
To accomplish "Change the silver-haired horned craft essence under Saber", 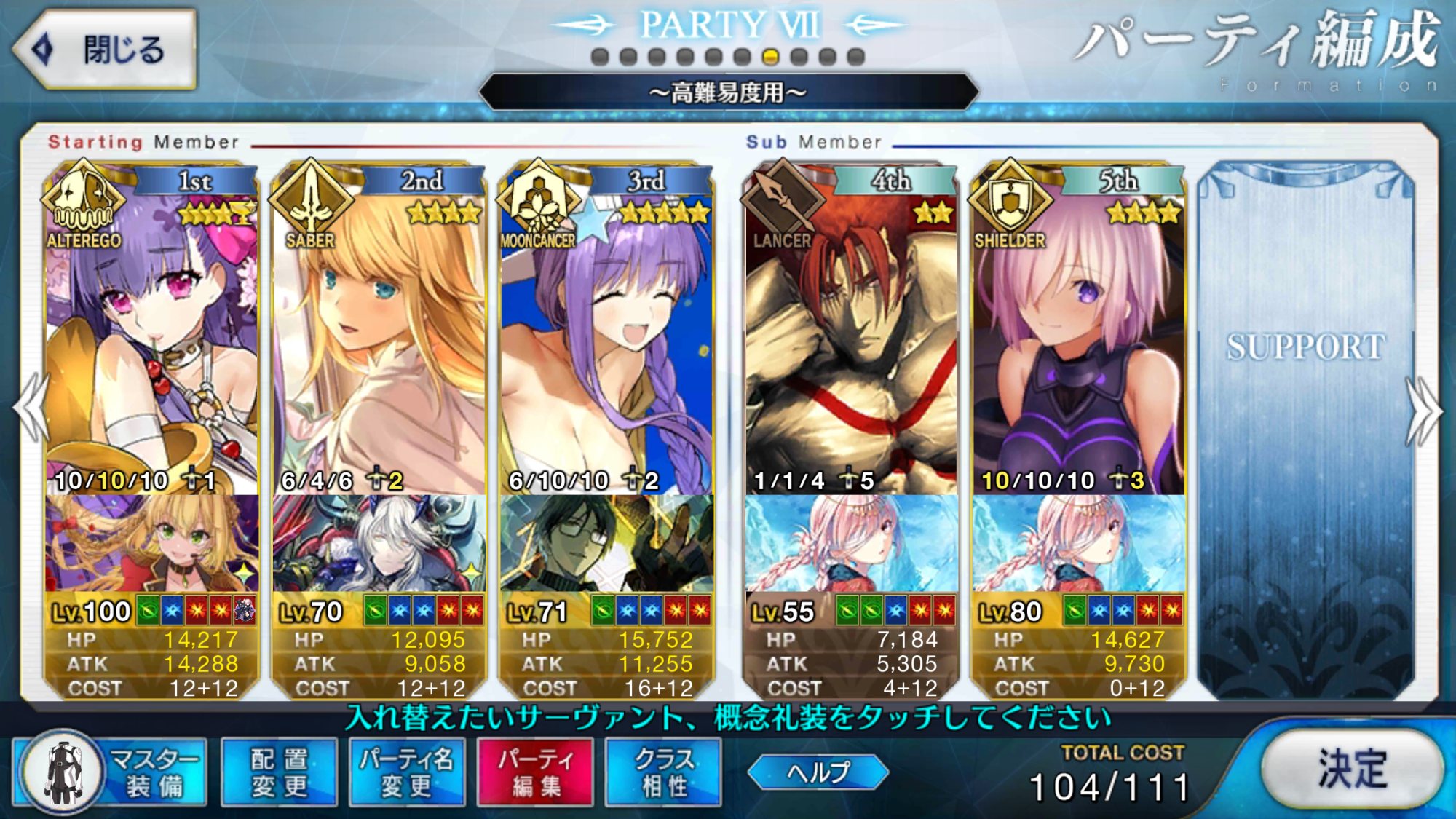I will pyautogui.click(x=379, y=544).
